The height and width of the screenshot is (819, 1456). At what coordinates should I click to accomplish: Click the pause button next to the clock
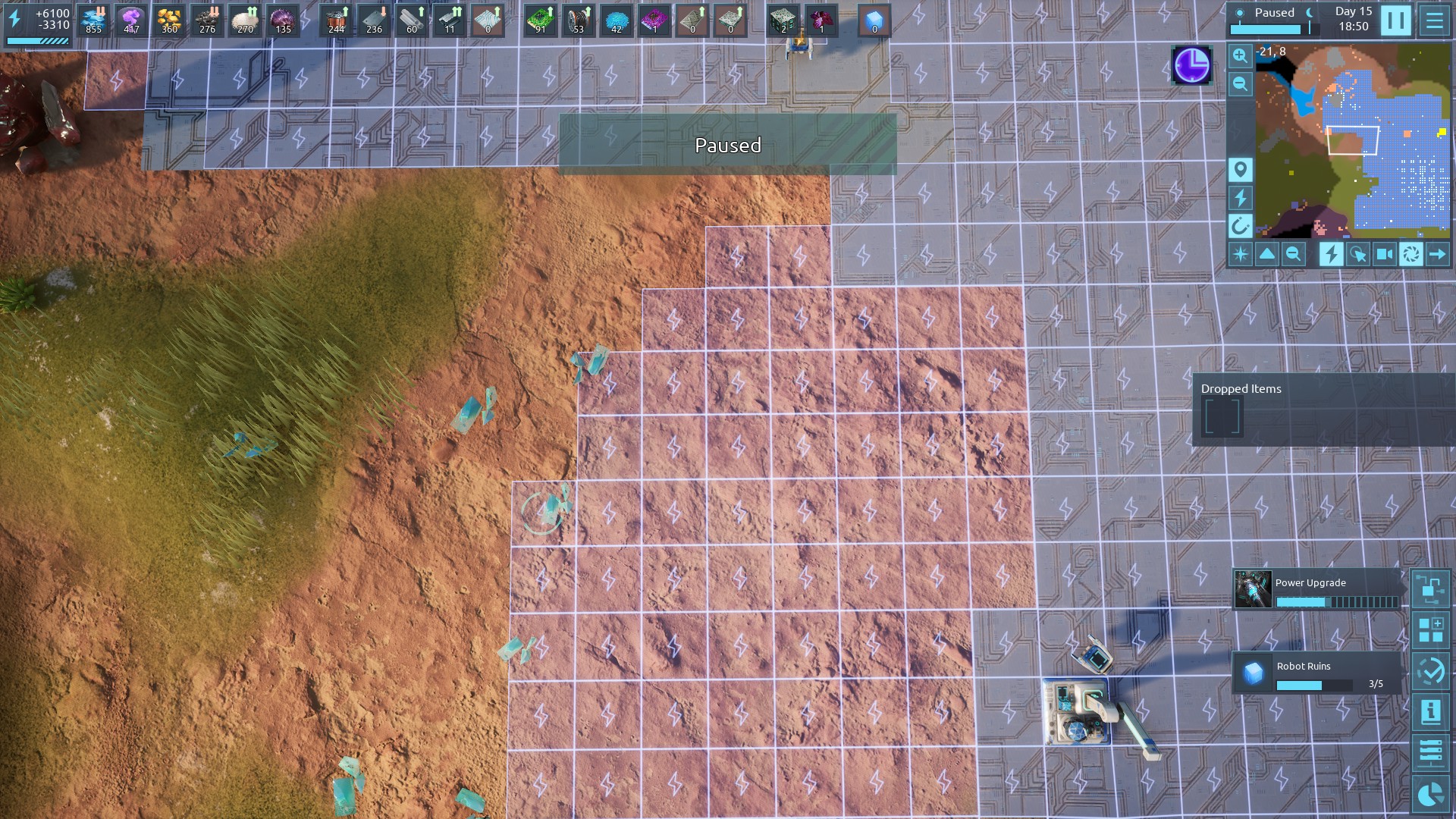[x=1395, y=20]
